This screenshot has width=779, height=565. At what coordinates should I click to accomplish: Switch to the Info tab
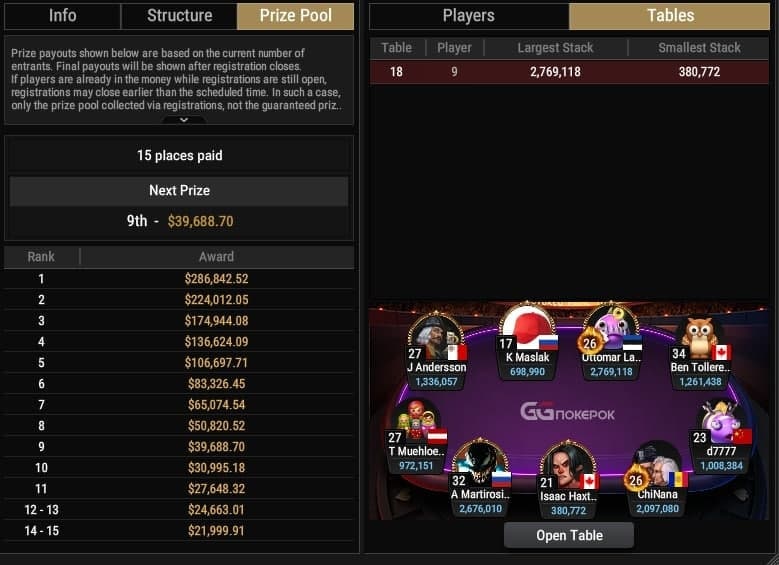click(x=62, y=15)
